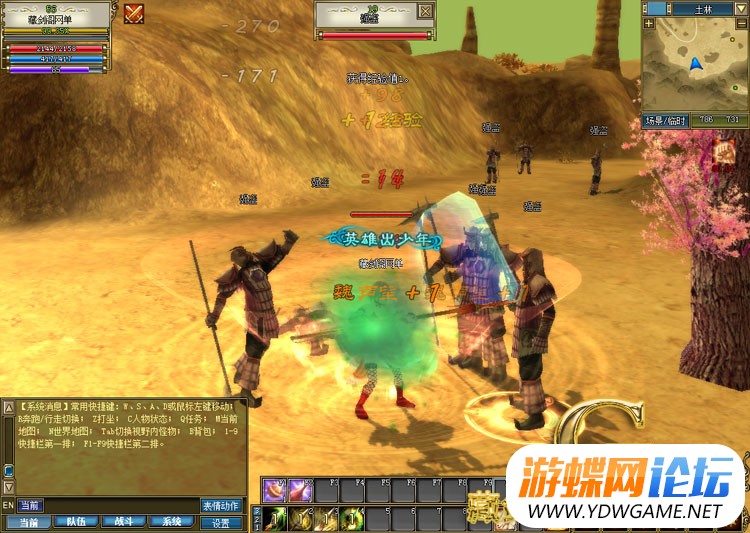The image size is (750, 533).
Task: Activate the skill in hotbar slot 2
Action: point(301,518)
